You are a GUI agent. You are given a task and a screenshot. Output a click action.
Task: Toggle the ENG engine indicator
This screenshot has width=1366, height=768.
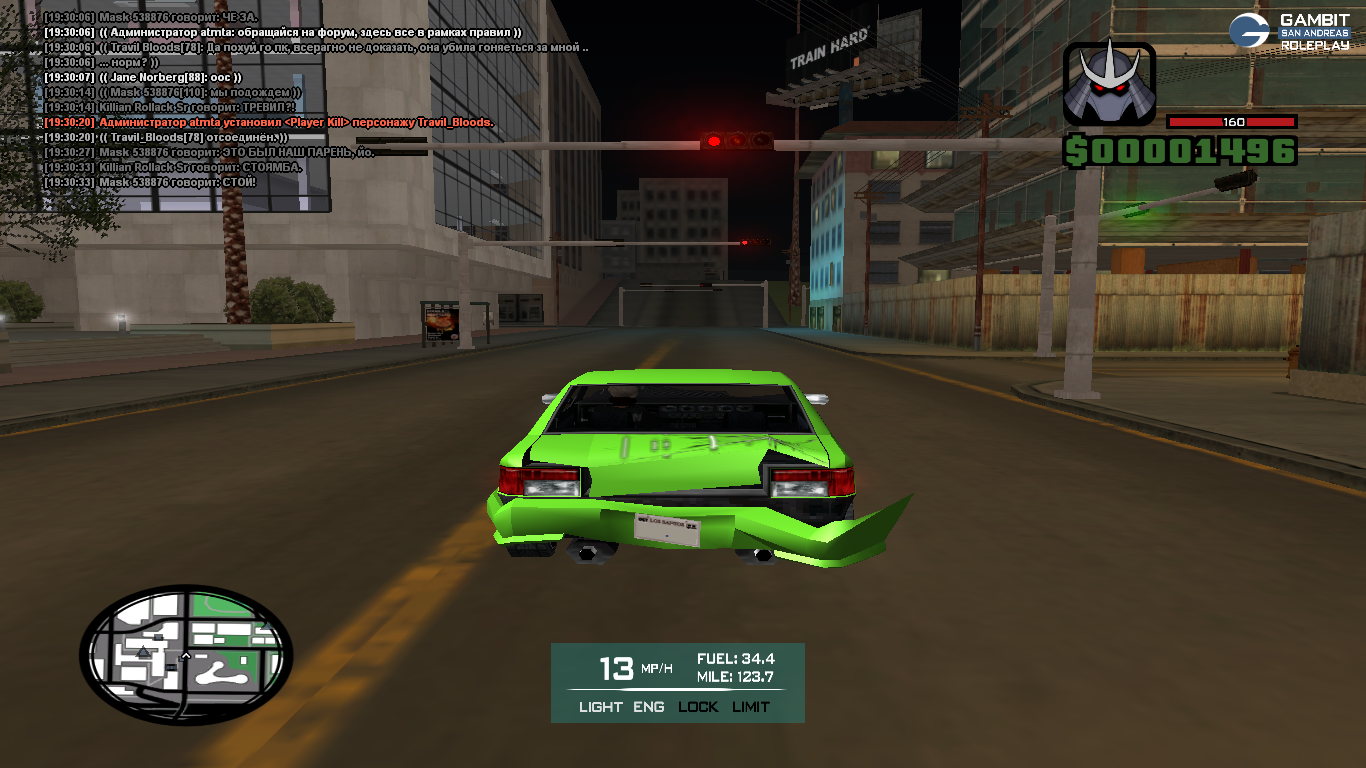649,707
